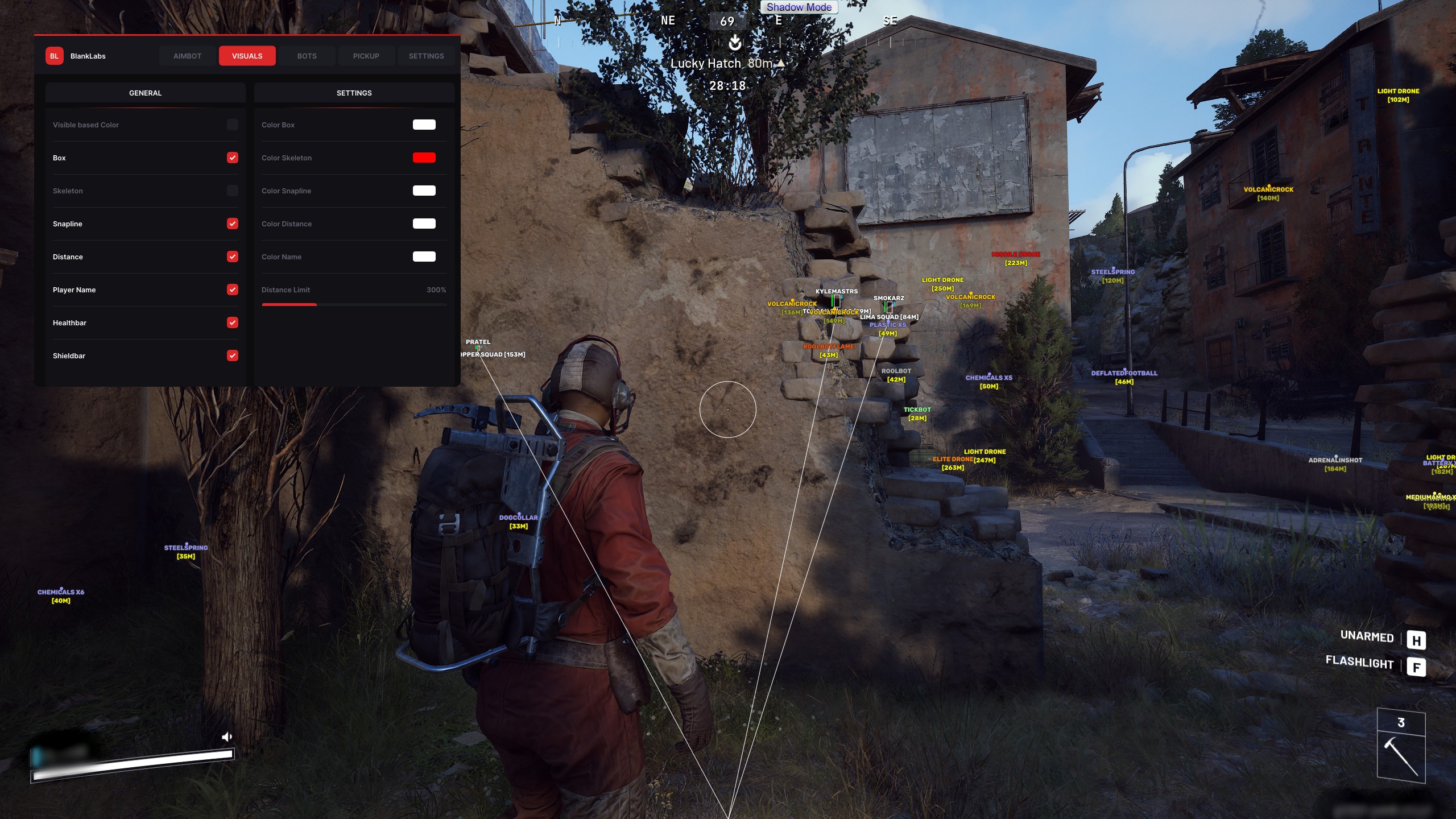Untick the Box checkbox
Viewport: 1456px width, 819px height.
(x=232, y=158)
